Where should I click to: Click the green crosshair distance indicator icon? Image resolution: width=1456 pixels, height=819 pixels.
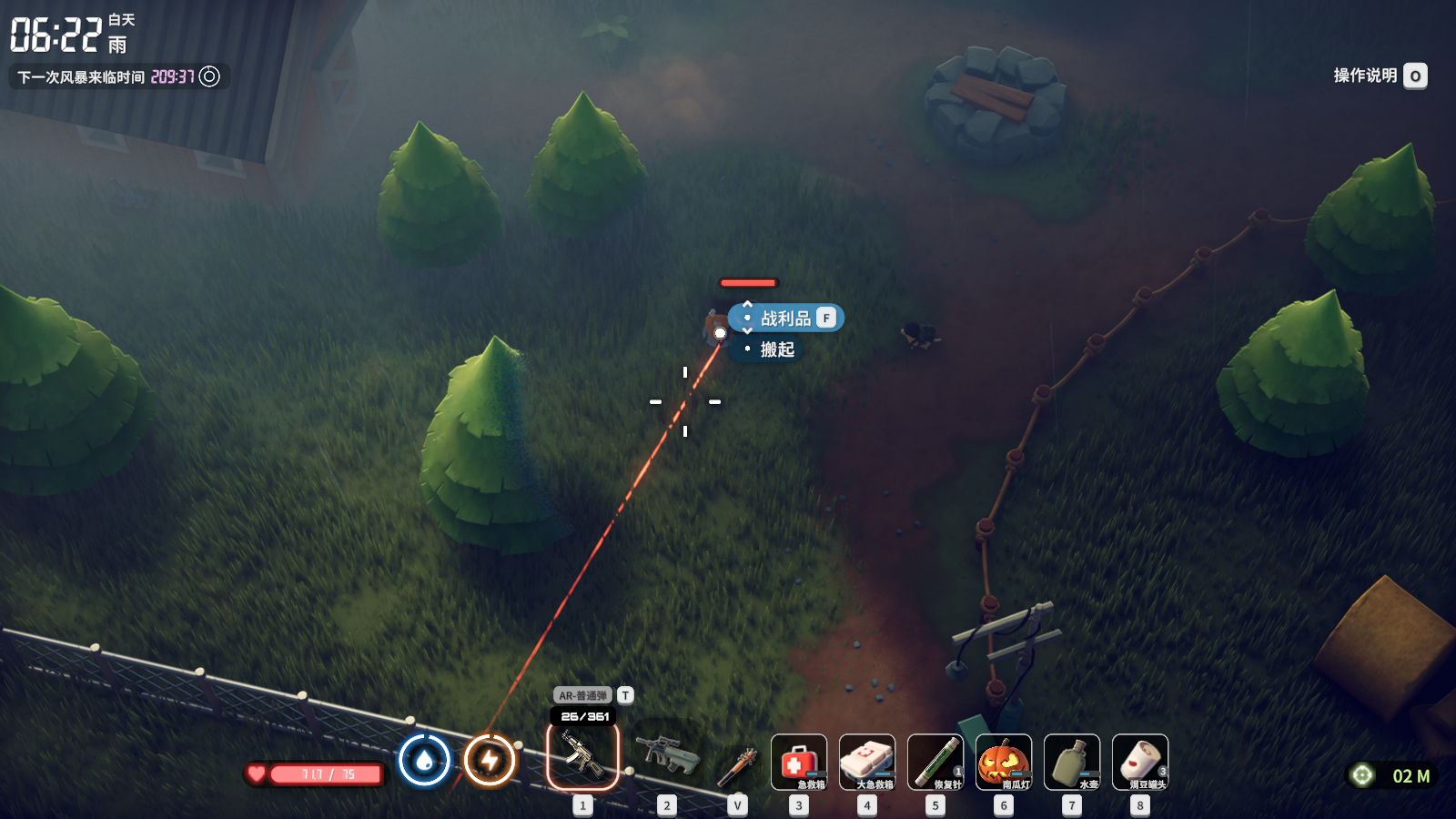pyautogui.click(x=1362, y=775)
